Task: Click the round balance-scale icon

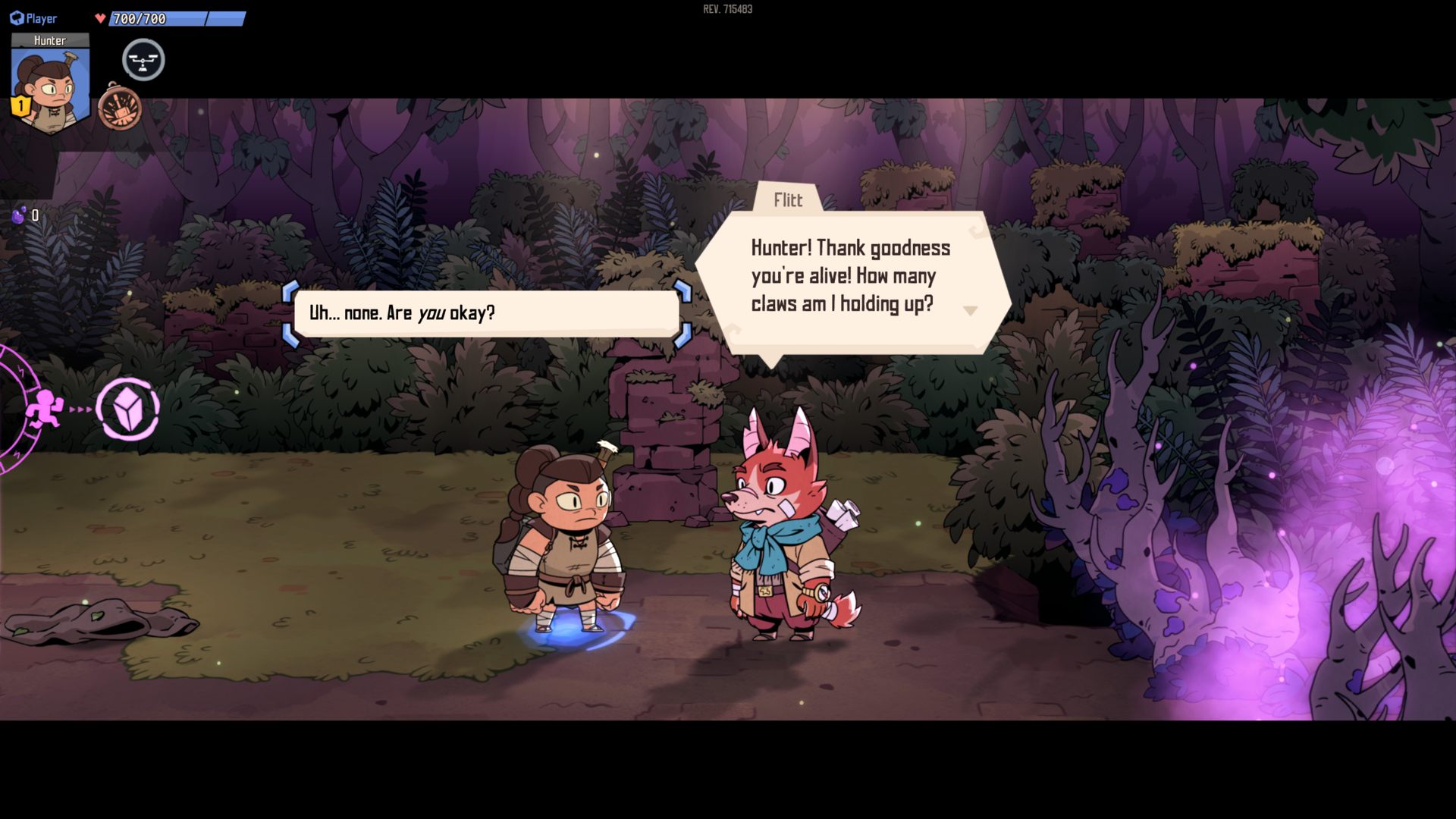Action: click(143, 61)
